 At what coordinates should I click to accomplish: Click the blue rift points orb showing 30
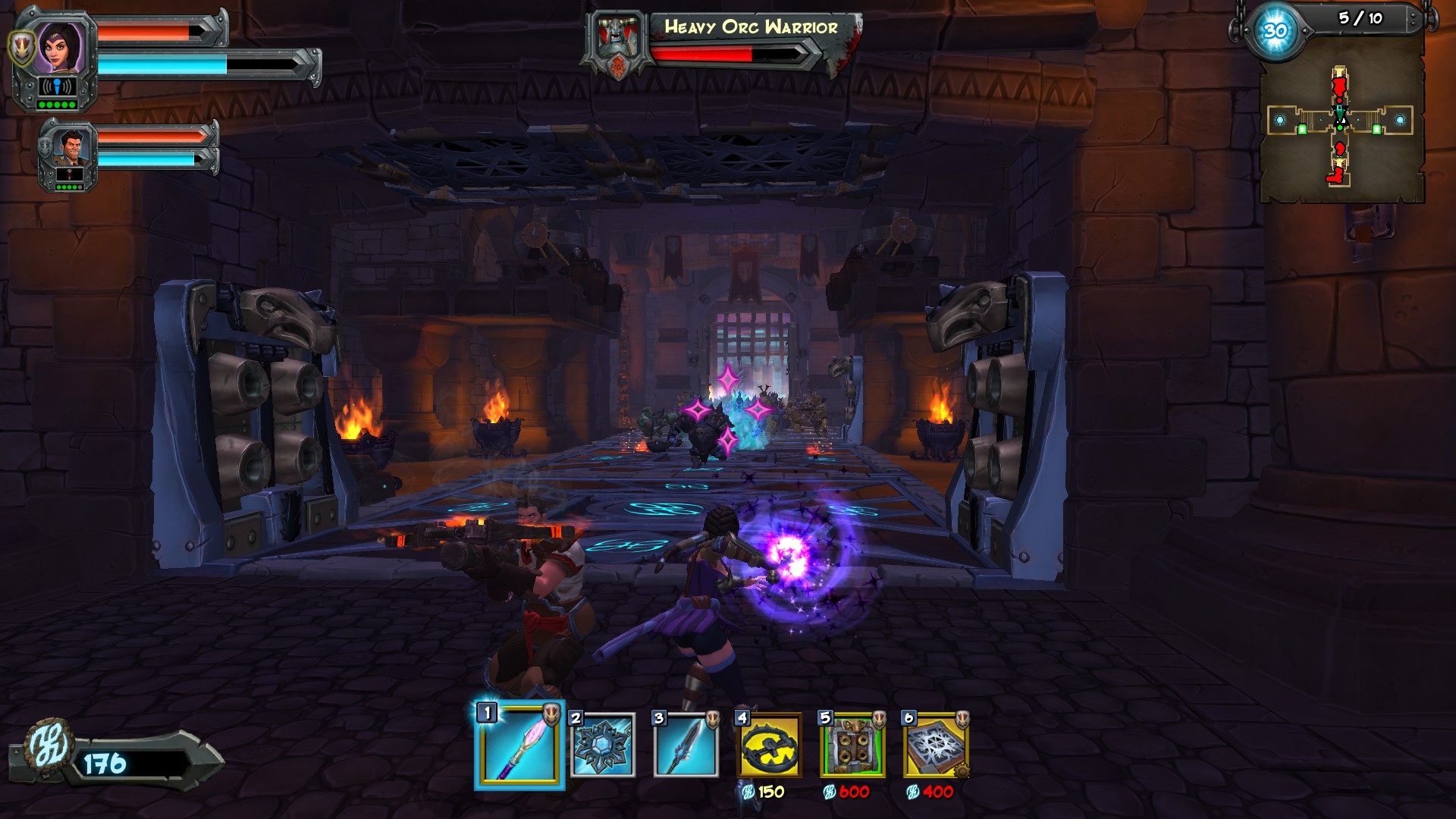(x=1275, y=32)
